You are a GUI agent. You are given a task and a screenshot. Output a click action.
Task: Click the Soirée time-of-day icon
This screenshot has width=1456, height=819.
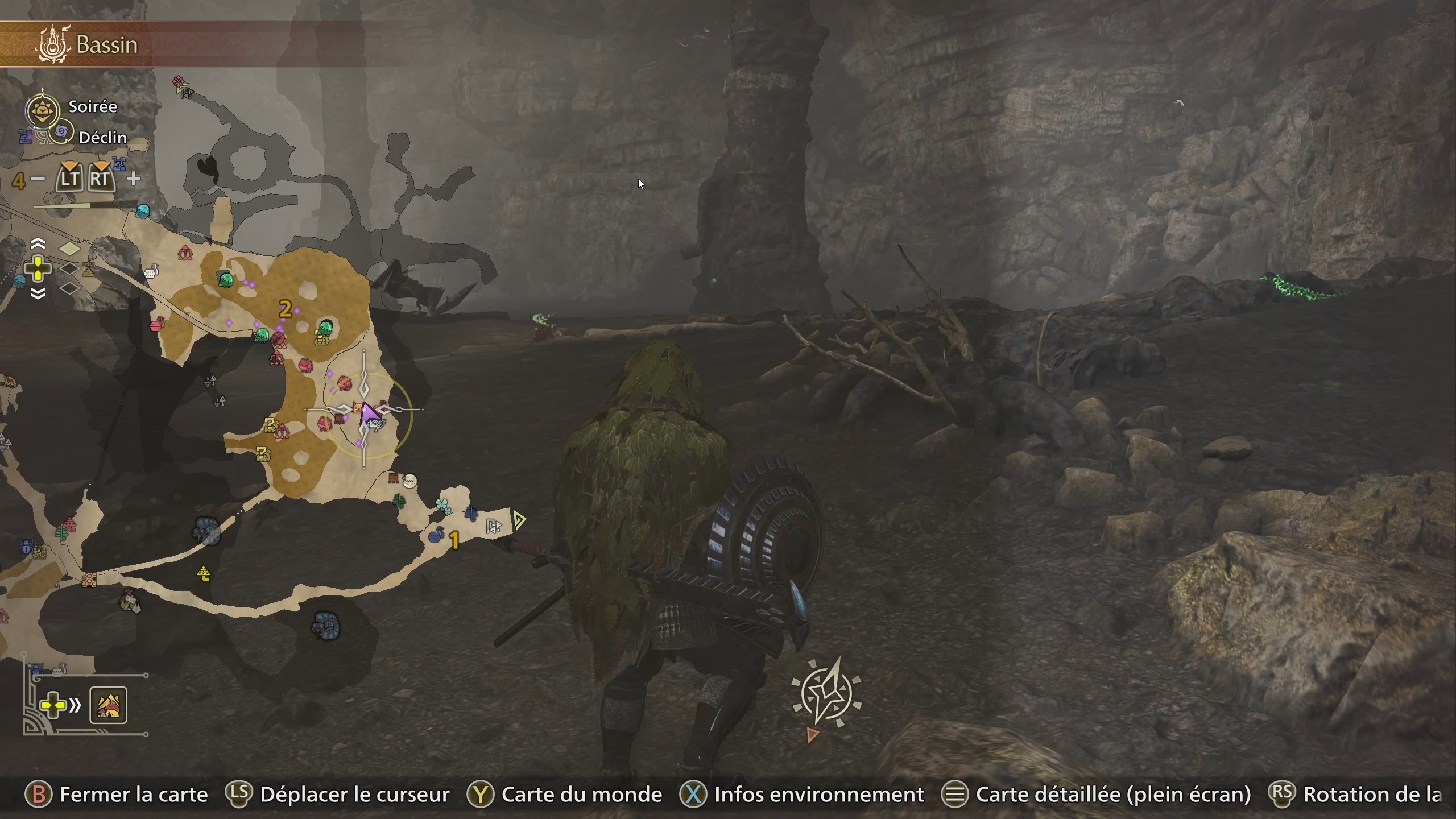click(x=43, y=110)
